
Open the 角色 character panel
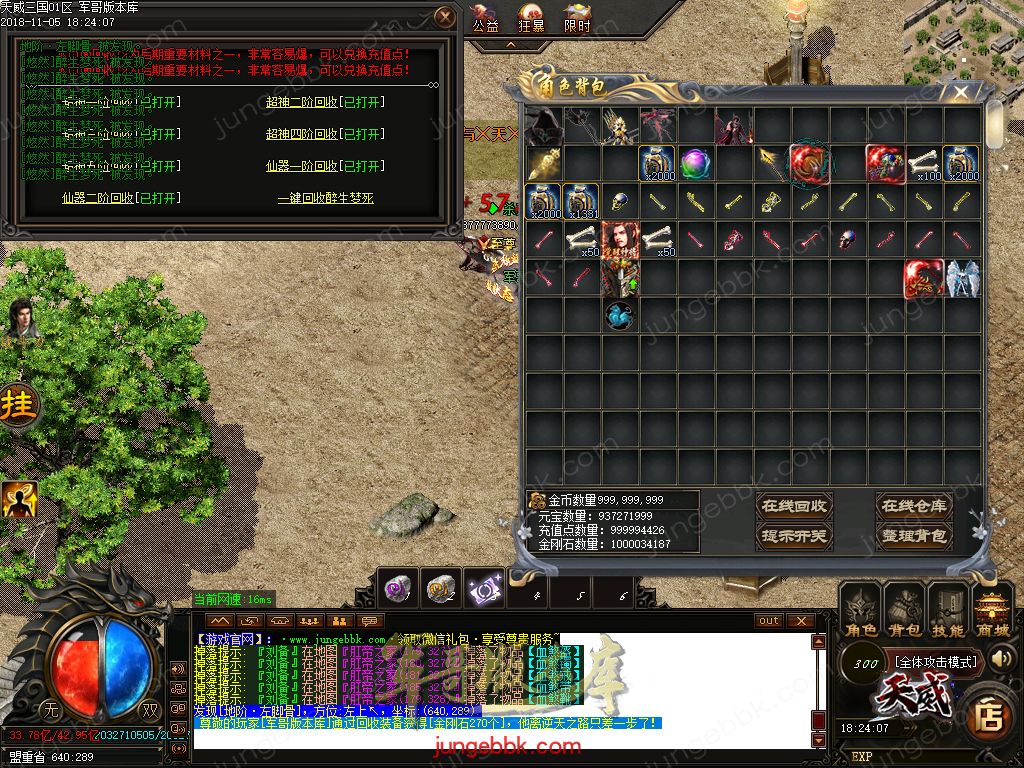click(860, 612)
